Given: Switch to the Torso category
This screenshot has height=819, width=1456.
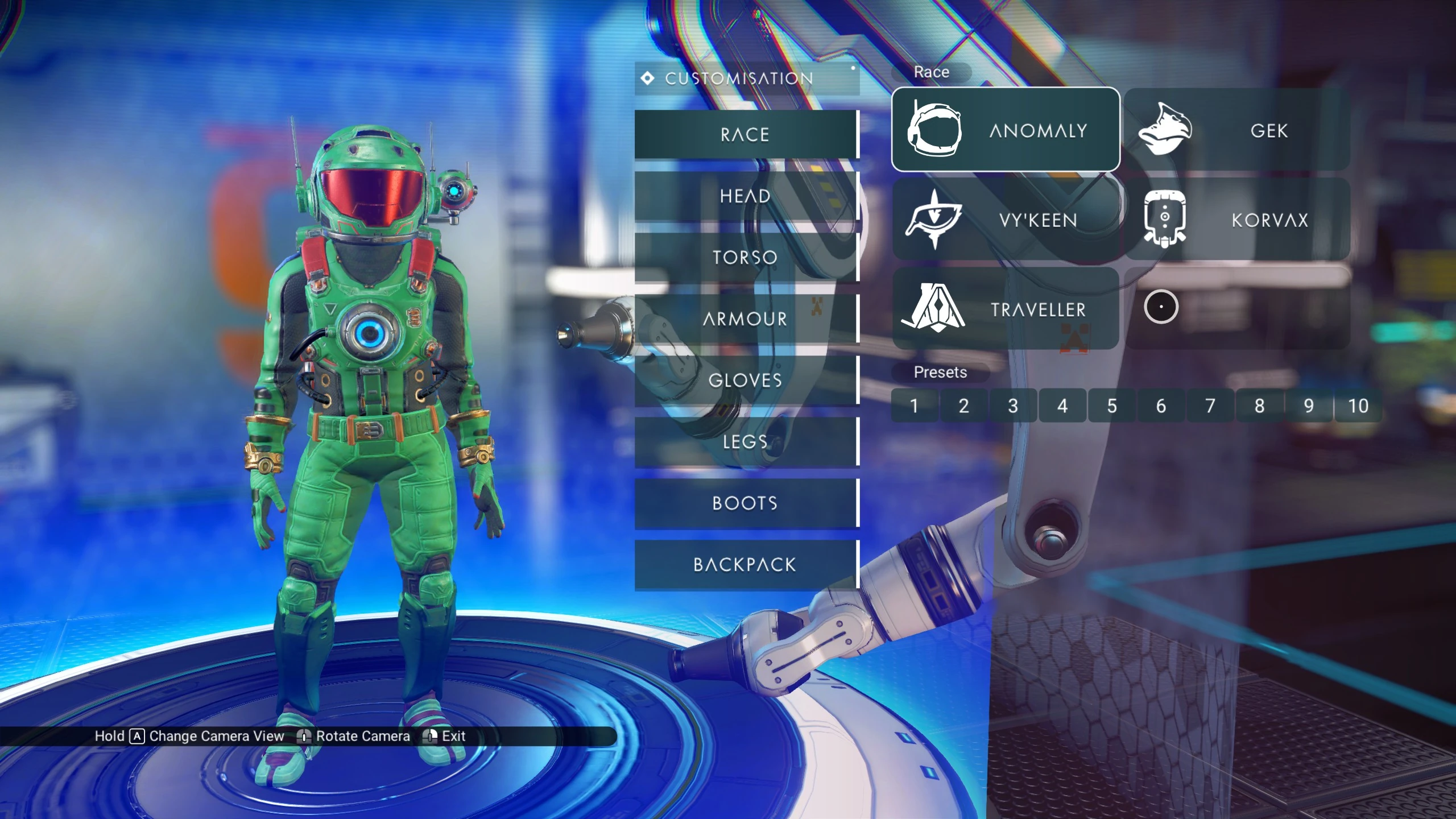Looking at the screenshot, I should pyautogui.click(x=745, y=258).
